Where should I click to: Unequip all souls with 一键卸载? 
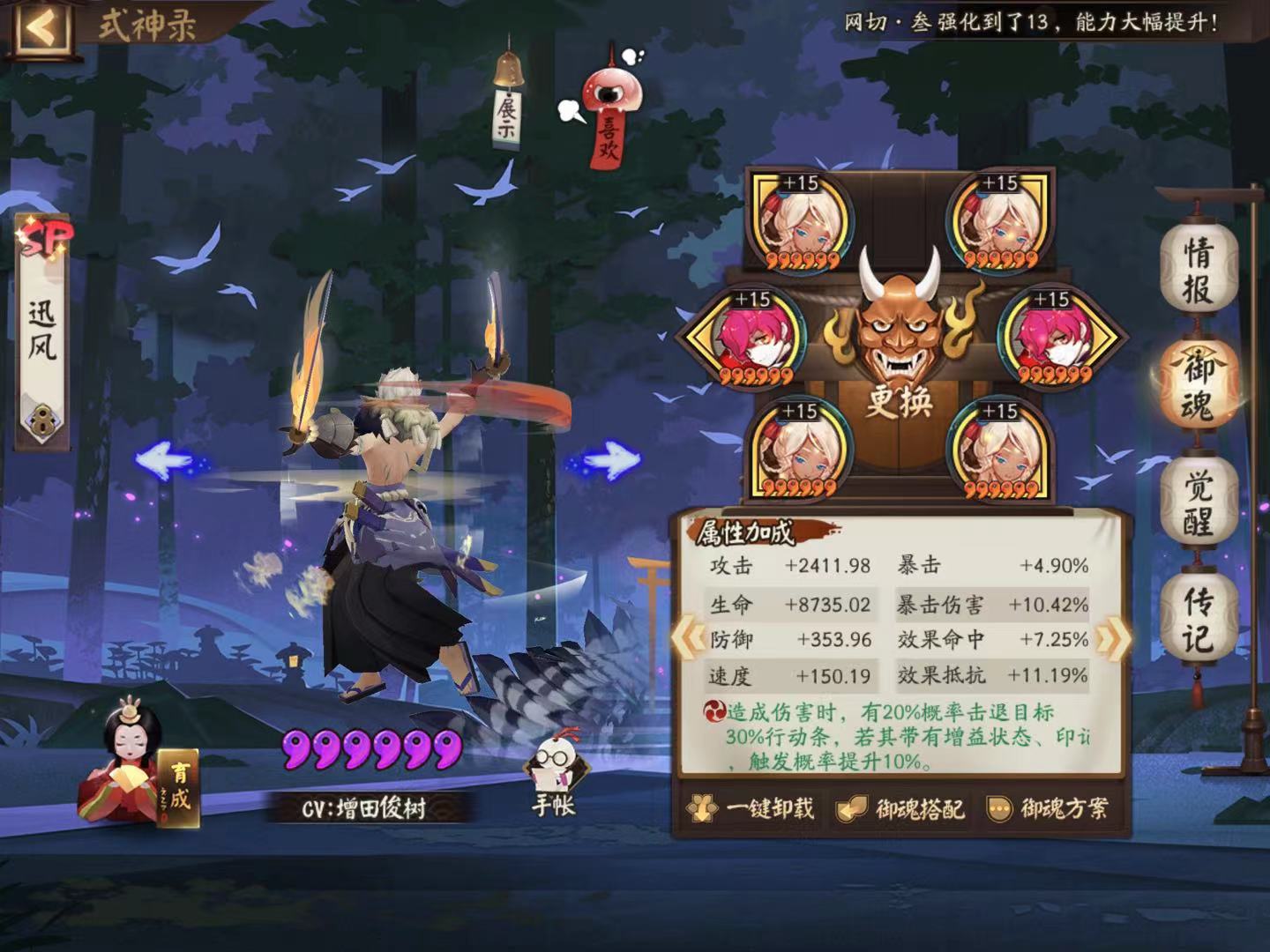pos(752,808)
